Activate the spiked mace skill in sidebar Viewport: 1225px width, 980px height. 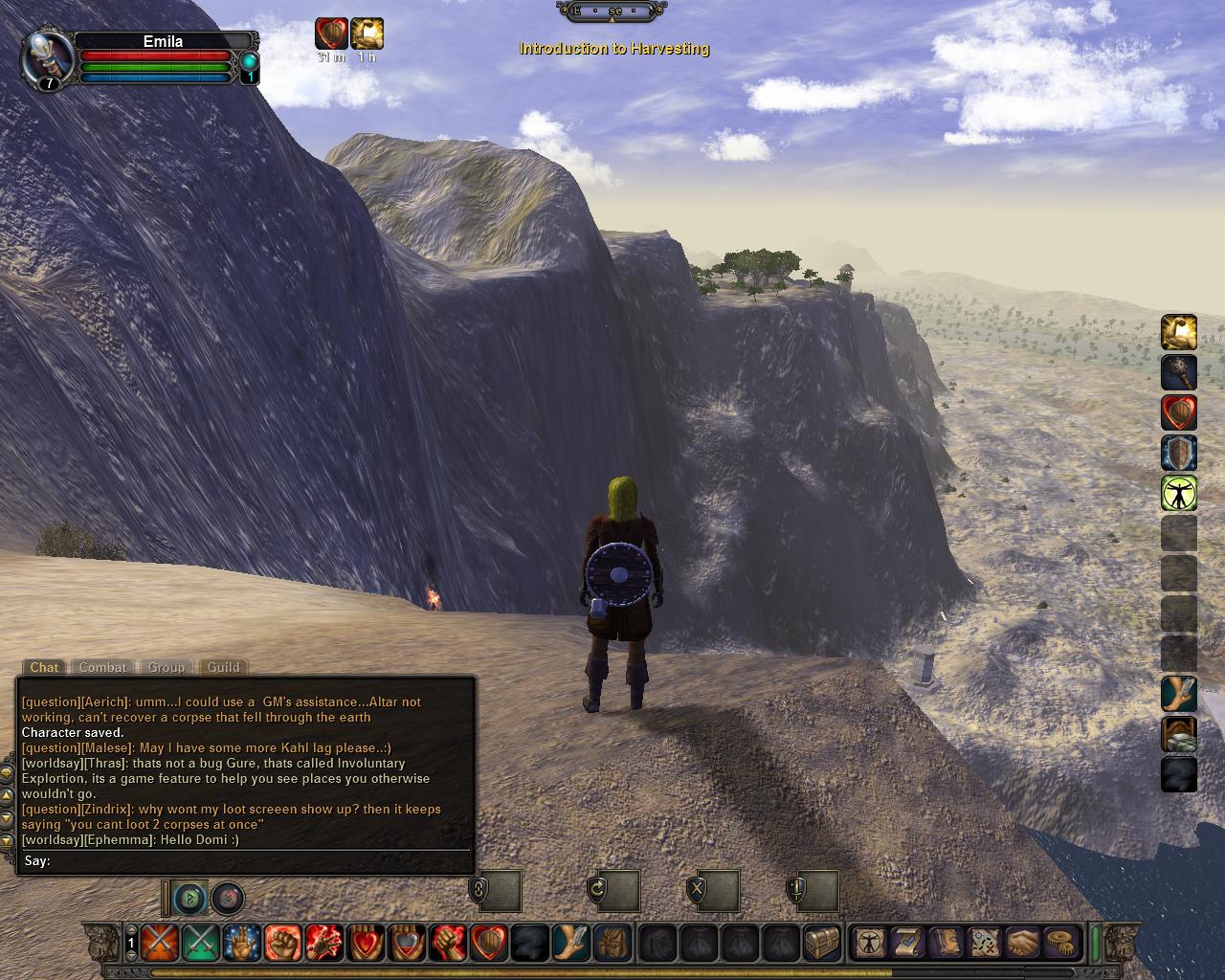click(1179, 372)
